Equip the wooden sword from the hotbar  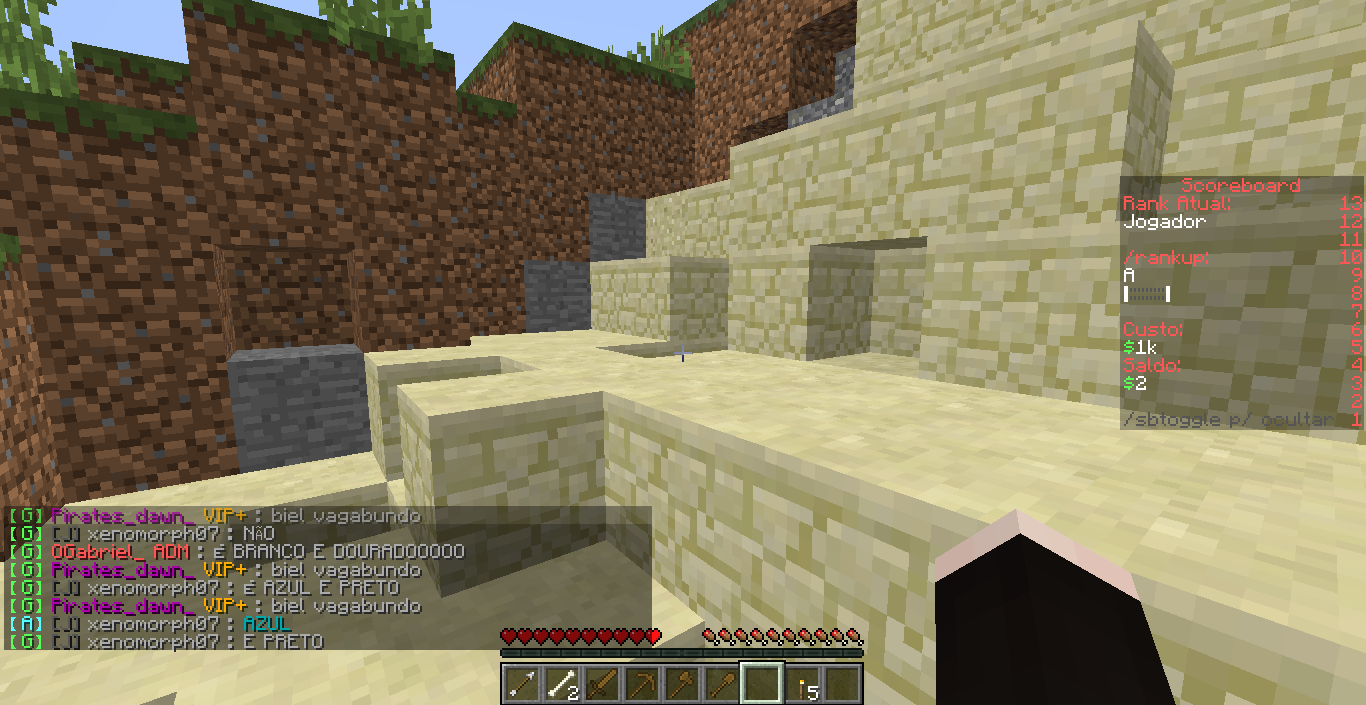(602, 684)
